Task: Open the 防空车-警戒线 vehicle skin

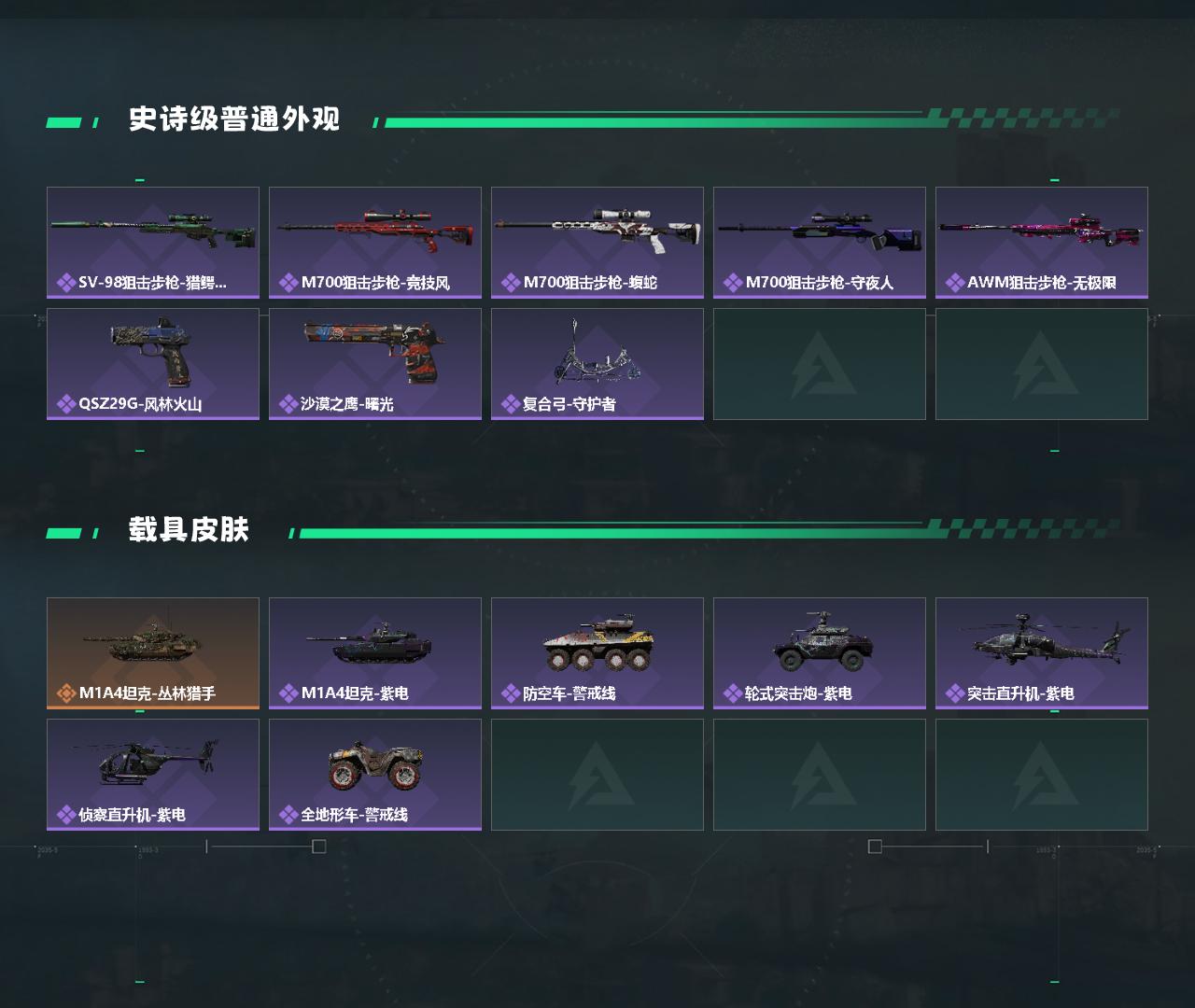Action: [597, 651]
